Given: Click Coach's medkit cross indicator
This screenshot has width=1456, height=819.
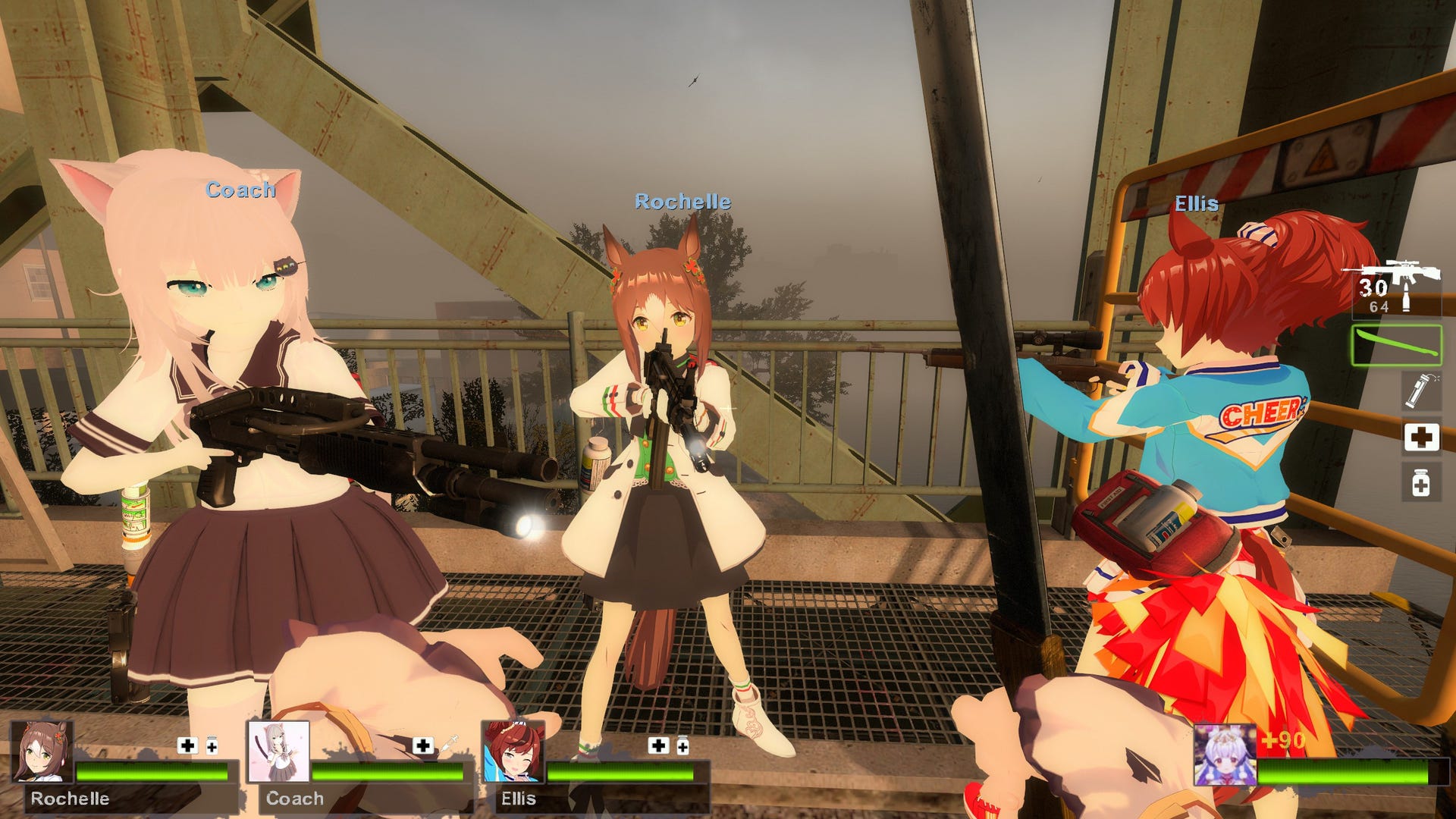Looking at the screenshot, I should coord(422,745).
